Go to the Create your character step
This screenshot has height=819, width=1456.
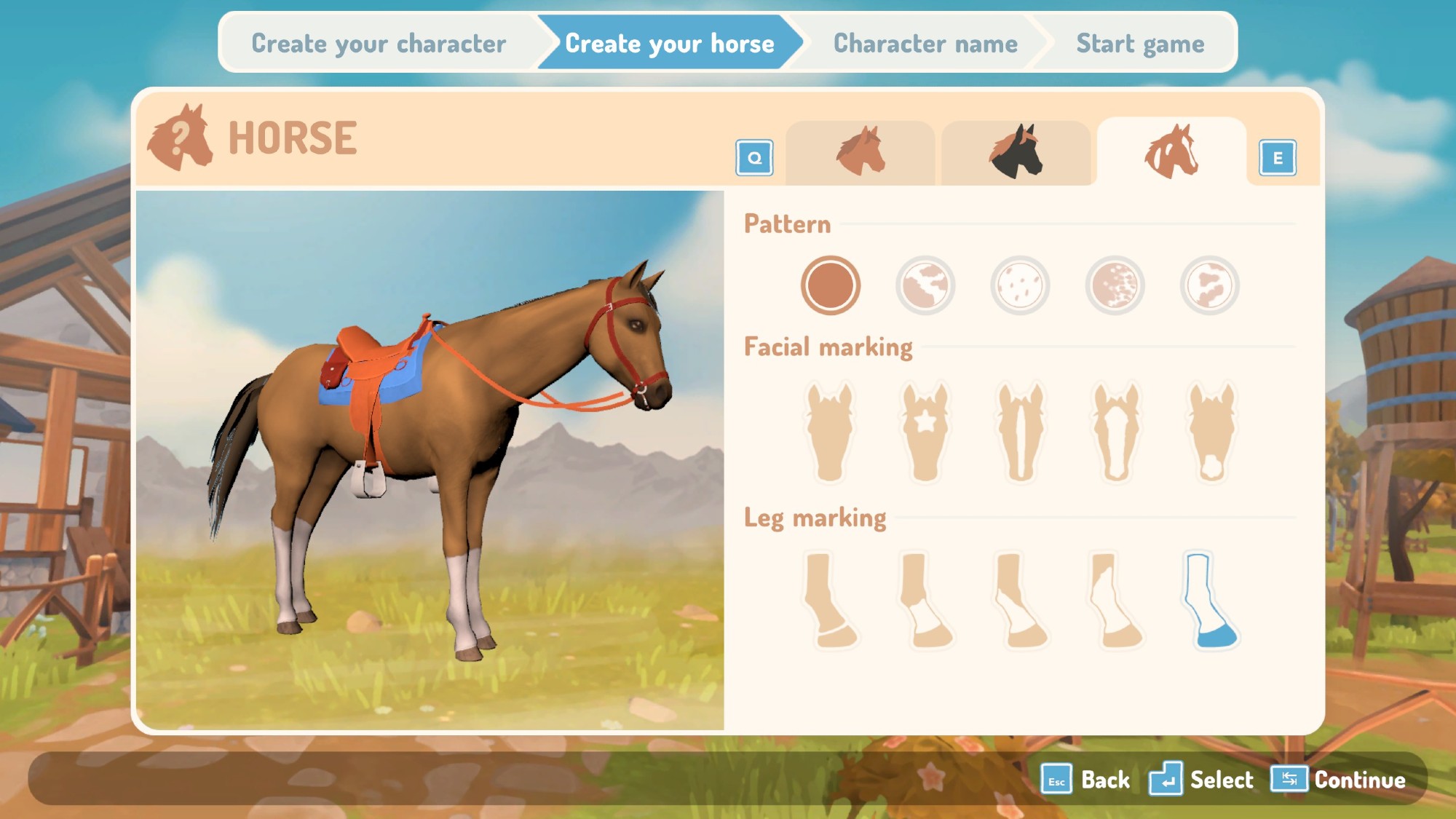click(379, 44)
